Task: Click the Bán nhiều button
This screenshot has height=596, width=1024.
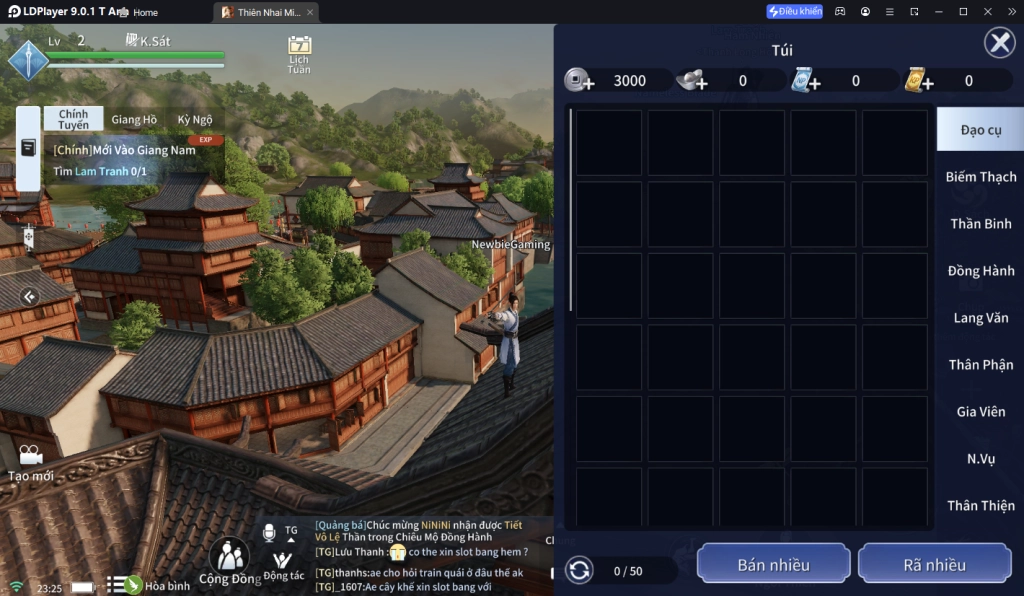Action: point(773,565)
